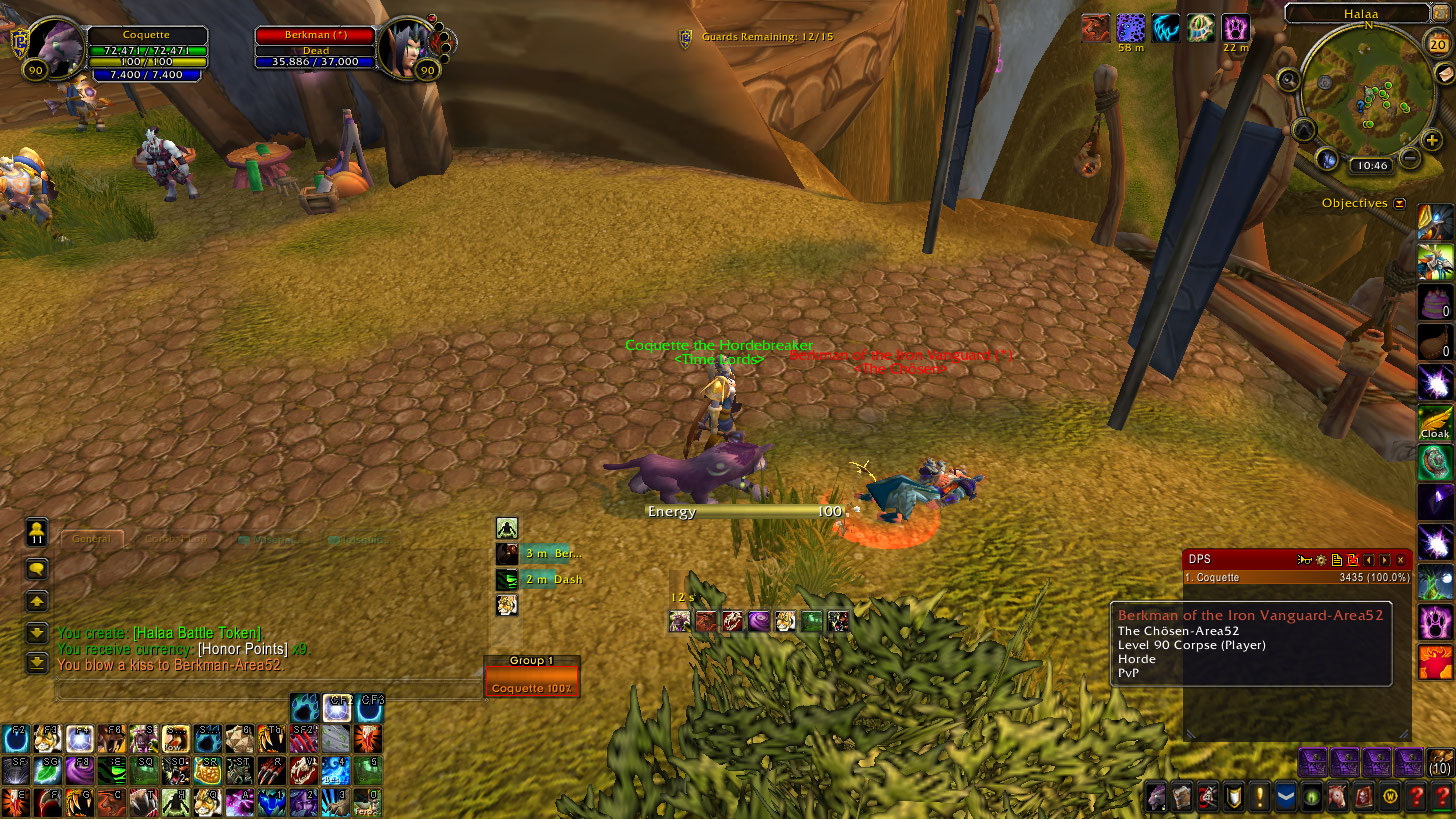This screenshot has width=1456, height=819.
Task: Open the backpack showing (10) free slots
Action: coord(1440,762)
